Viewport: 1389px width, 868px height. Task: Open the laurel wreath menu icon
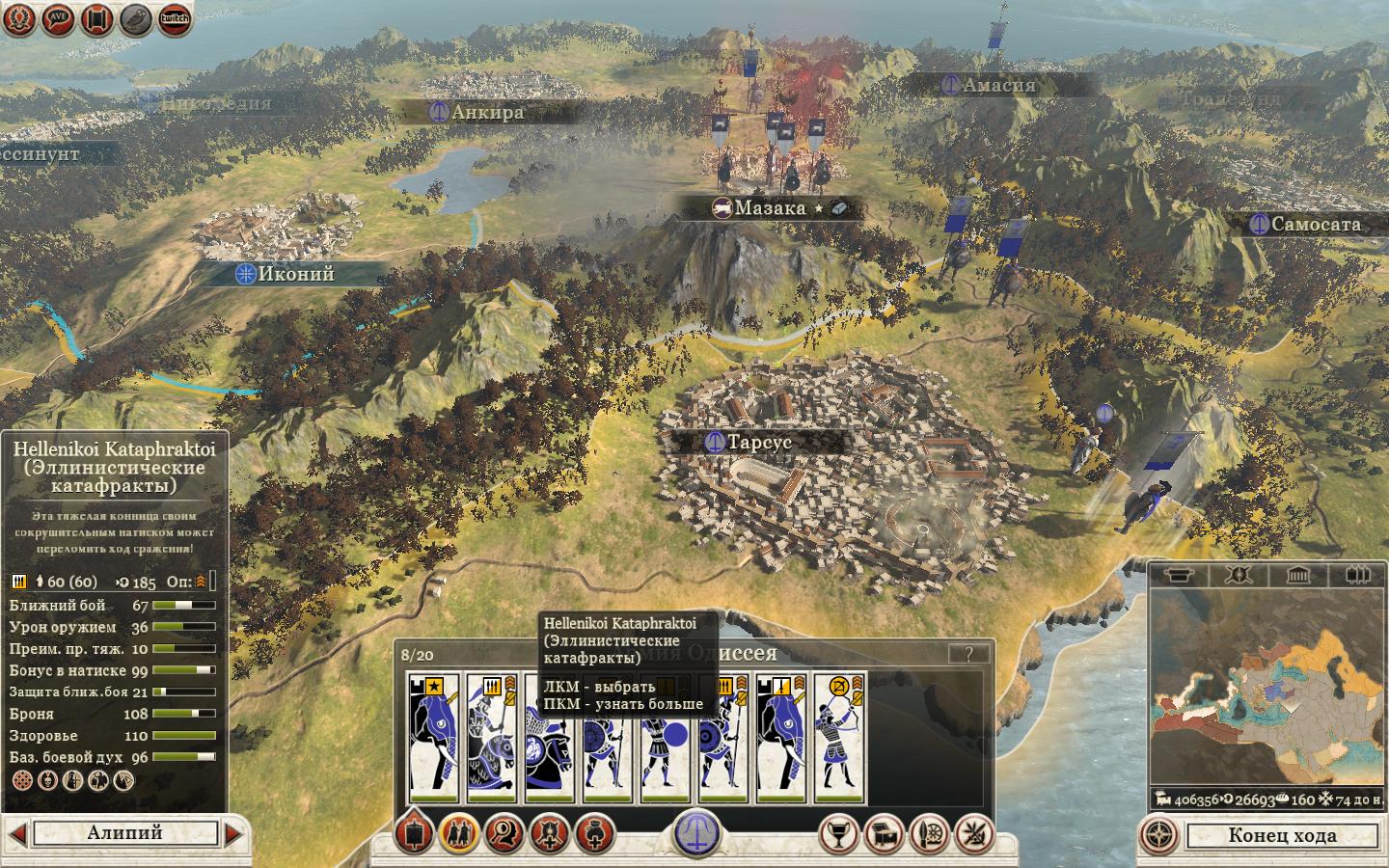coord(18,18)
